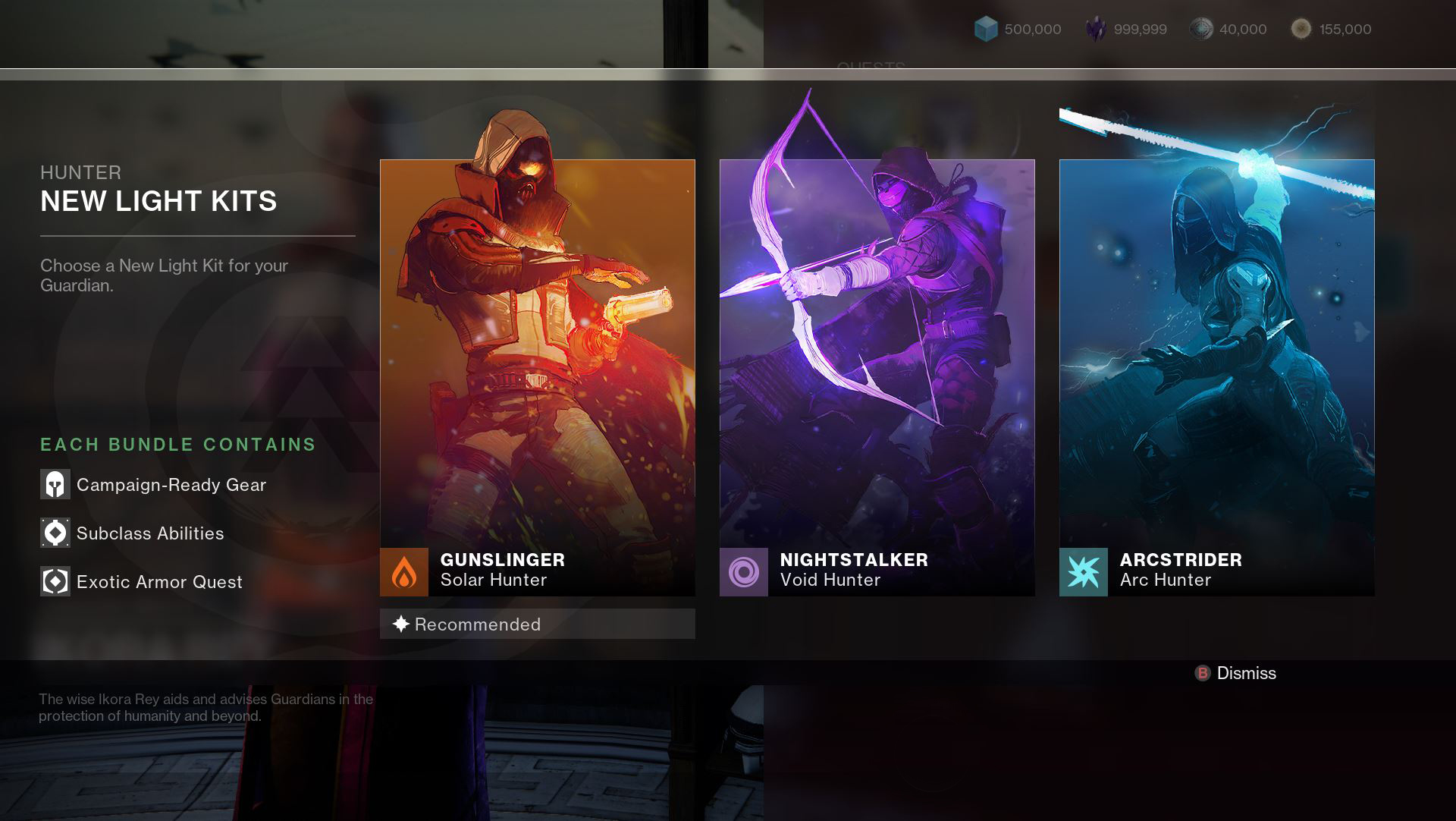This screenshot has width=1456, height=821.
Task: Select the recommended Gunslinger kit
Action: pos(537,357)
